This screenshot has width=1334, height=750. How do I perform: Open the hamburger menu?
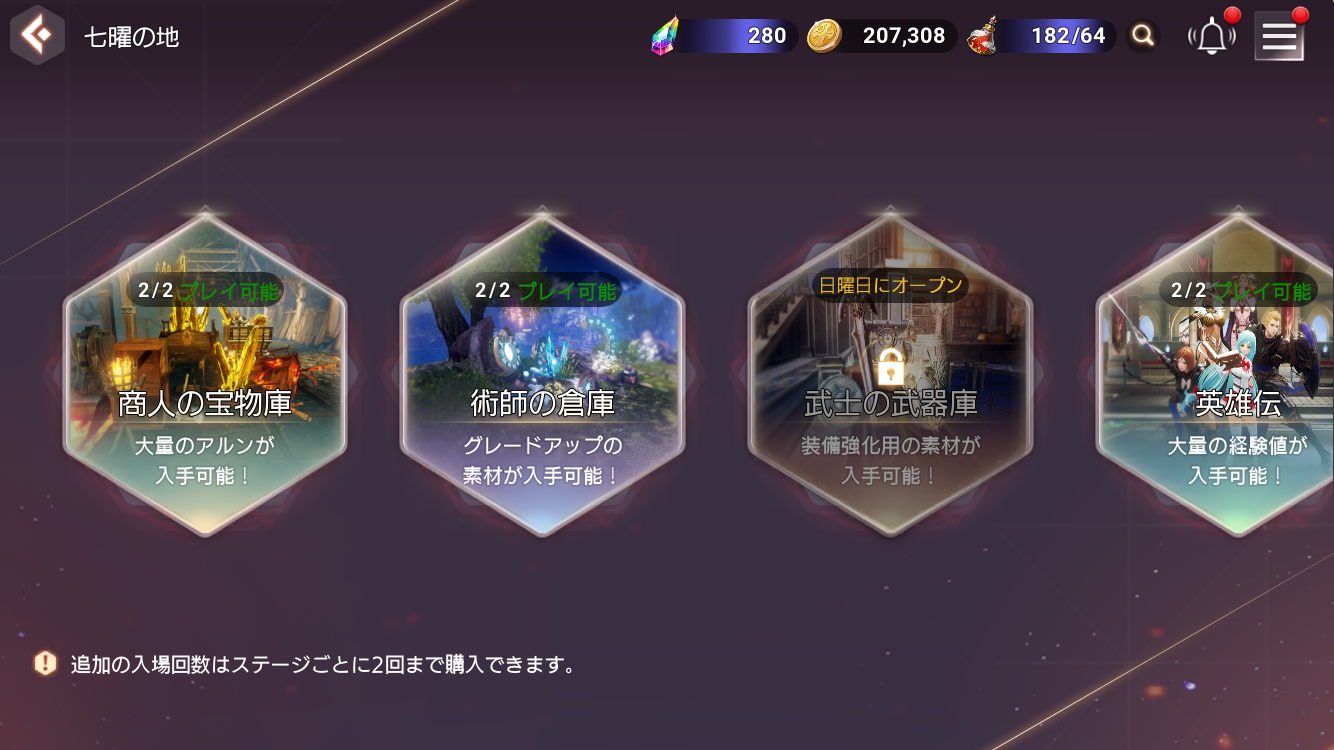(1279, 35)
